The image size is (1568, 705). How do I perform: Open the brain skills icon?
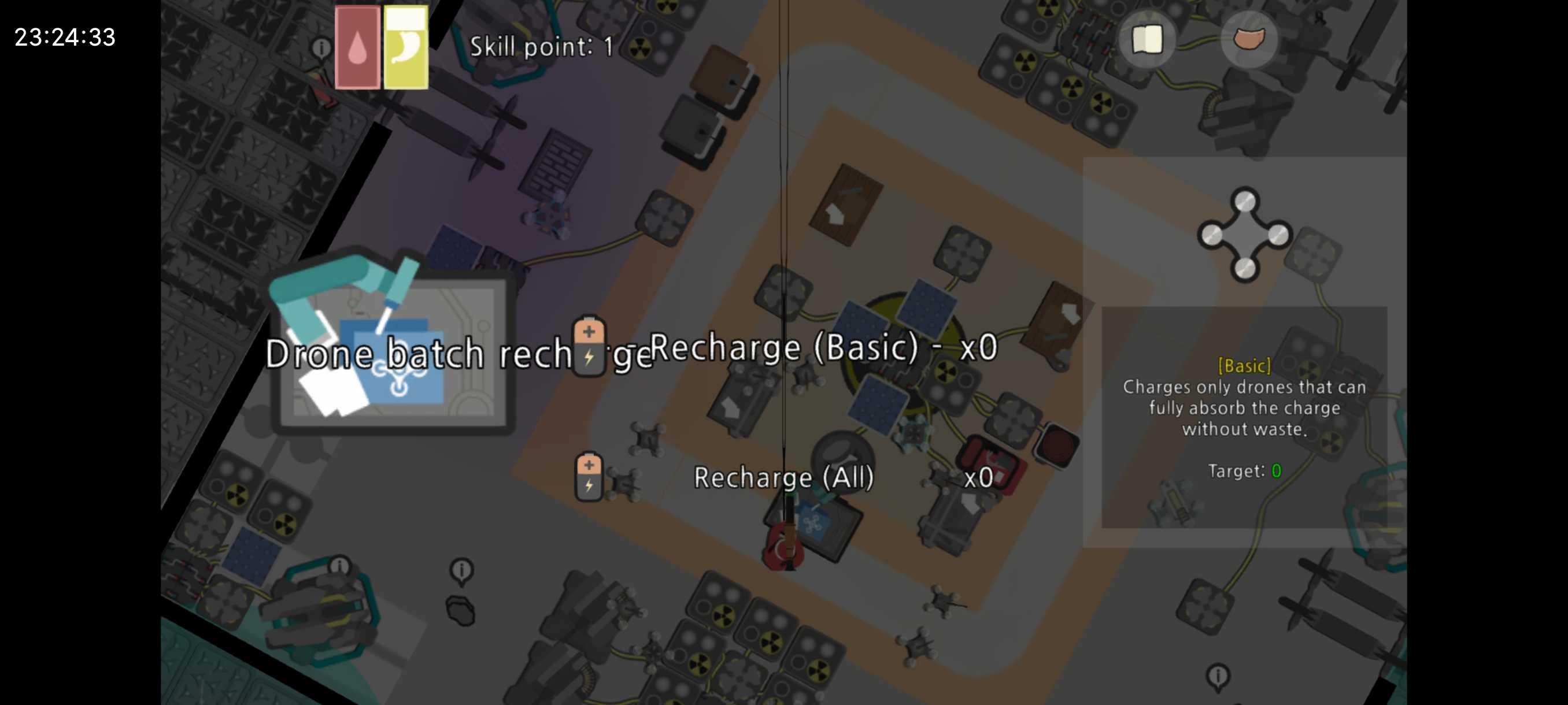coord(1248,40)
